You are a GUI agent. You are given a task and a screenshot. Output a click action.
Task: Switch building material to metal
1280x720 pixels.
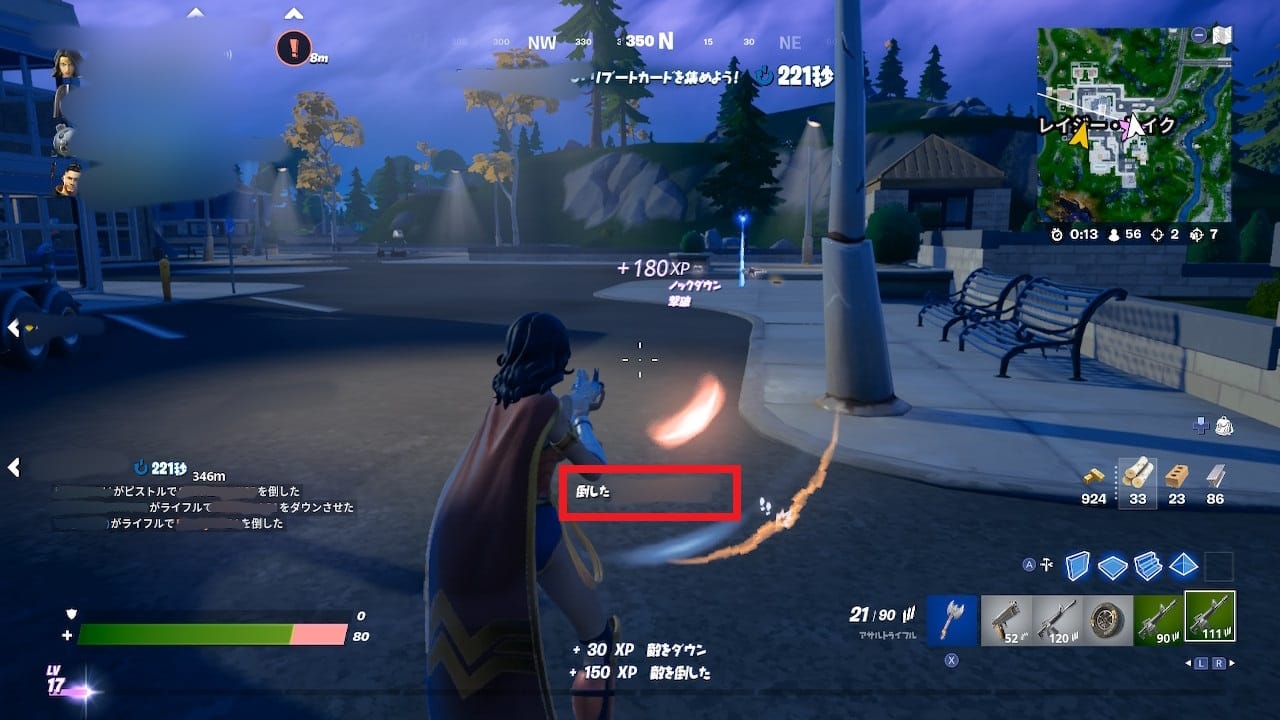pyautogui.click(x=1215, y=477)
